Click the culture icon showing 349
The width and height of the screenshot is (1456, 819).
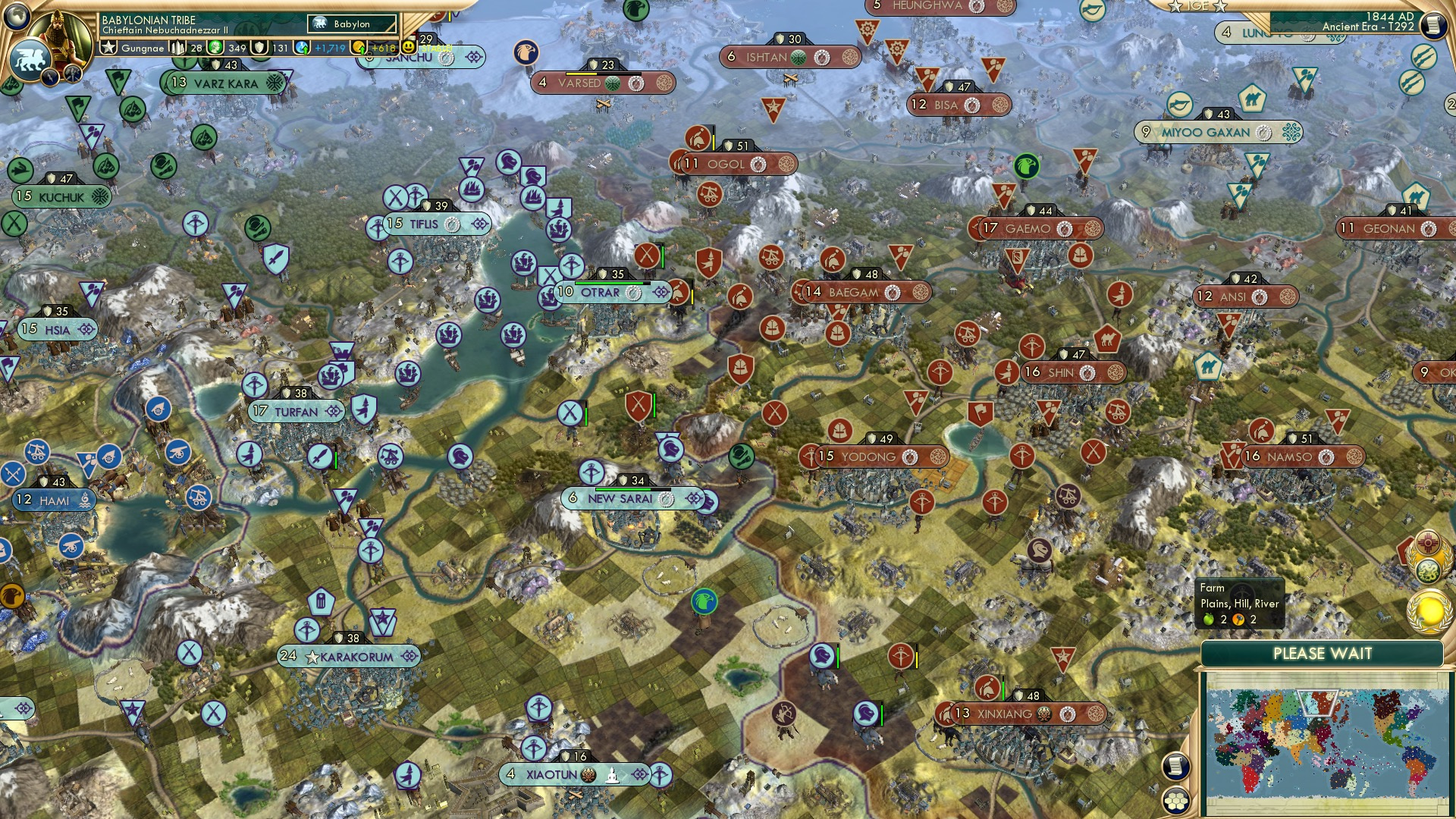(215, 47)
